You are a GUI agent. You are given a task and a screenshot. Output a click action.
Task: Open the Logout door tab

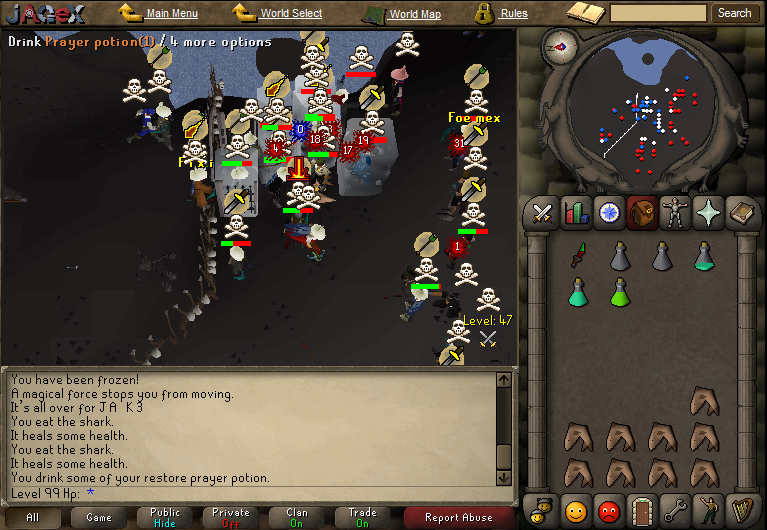[x=643, y=509]
